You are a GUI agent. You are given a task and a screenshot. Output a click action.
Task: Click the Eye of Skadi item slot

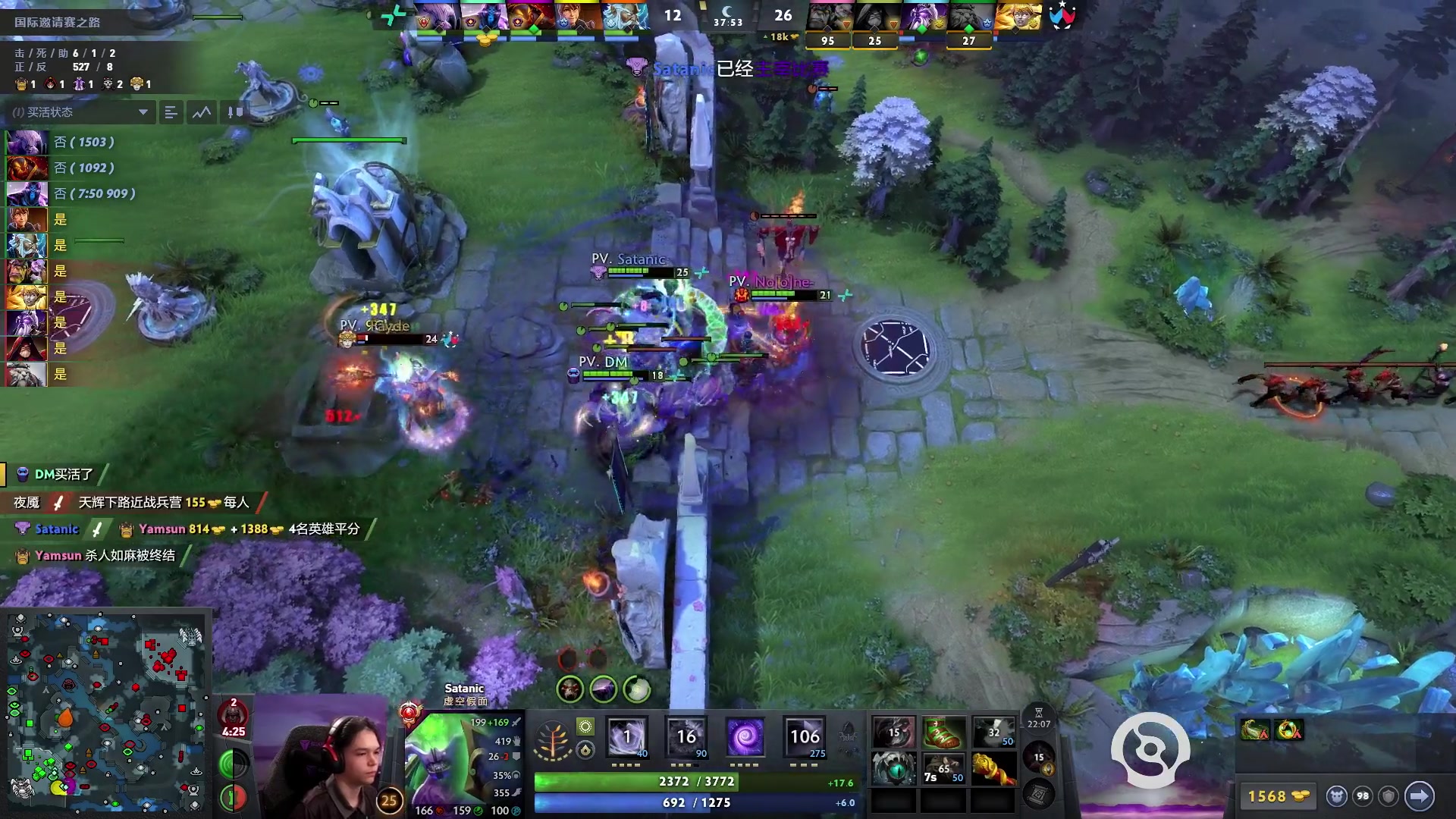click(x=894, y=769)
